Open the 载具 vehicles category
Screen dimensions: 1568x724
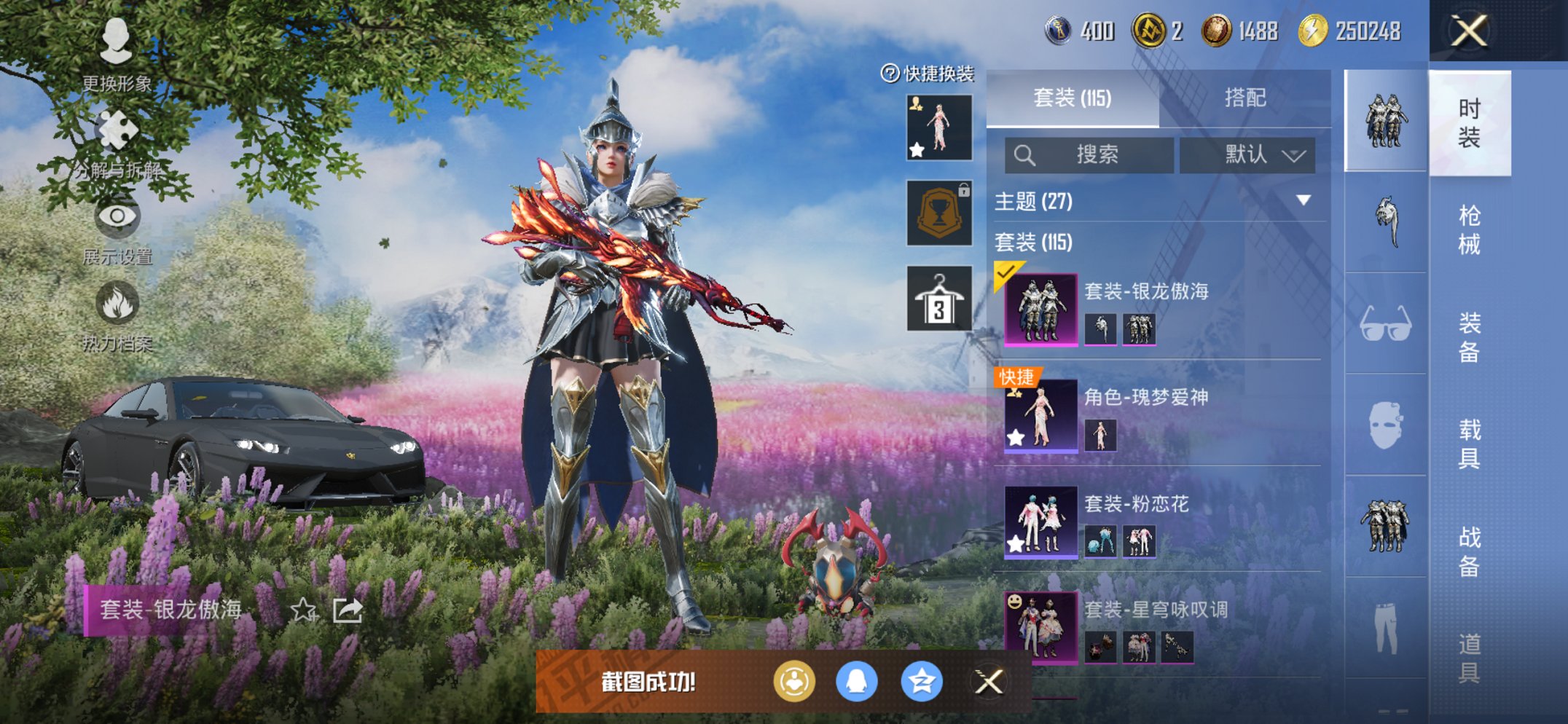click(1469, 443)
